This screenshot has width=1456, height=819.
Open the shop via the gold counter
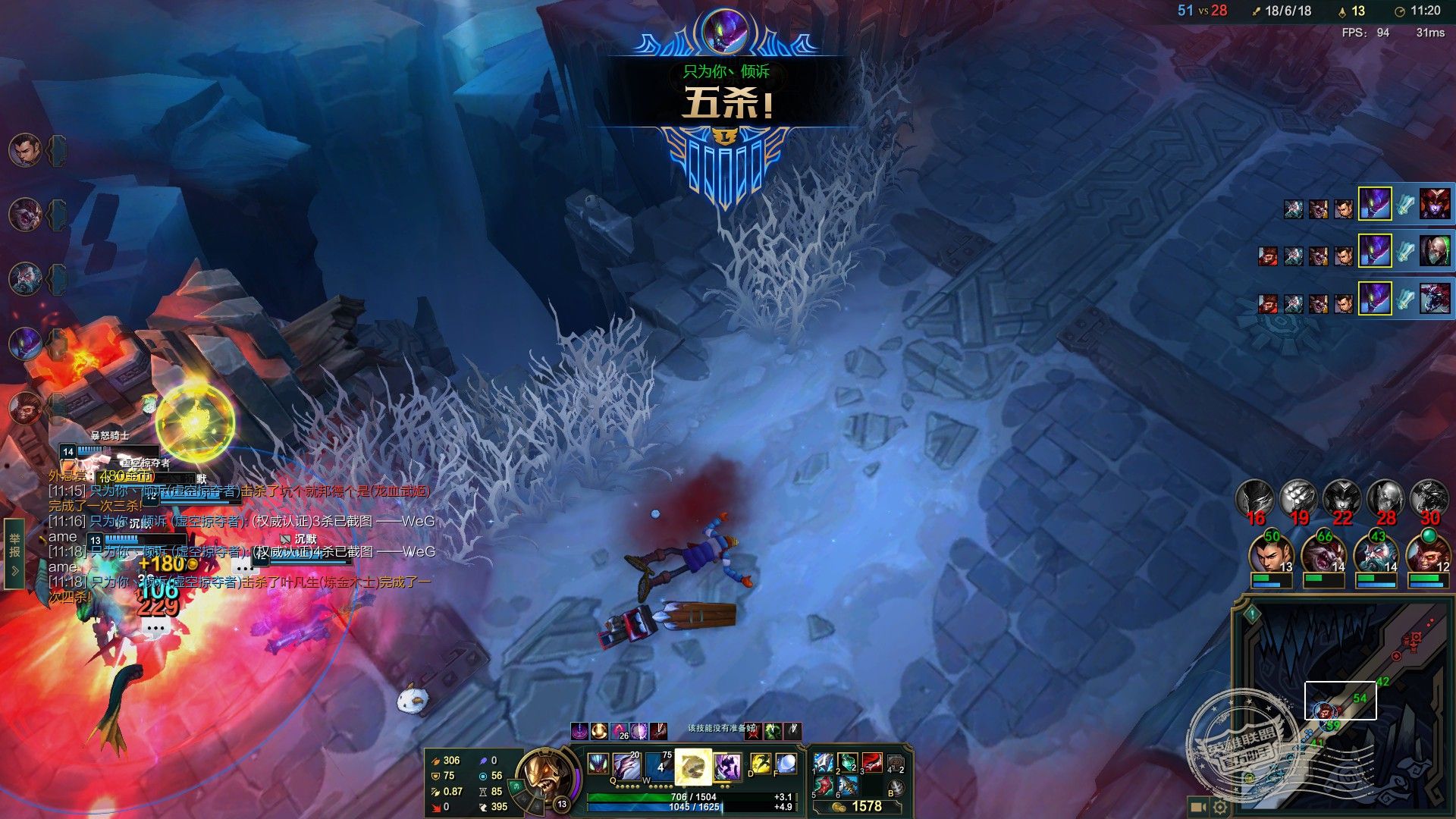coord(859,807)
